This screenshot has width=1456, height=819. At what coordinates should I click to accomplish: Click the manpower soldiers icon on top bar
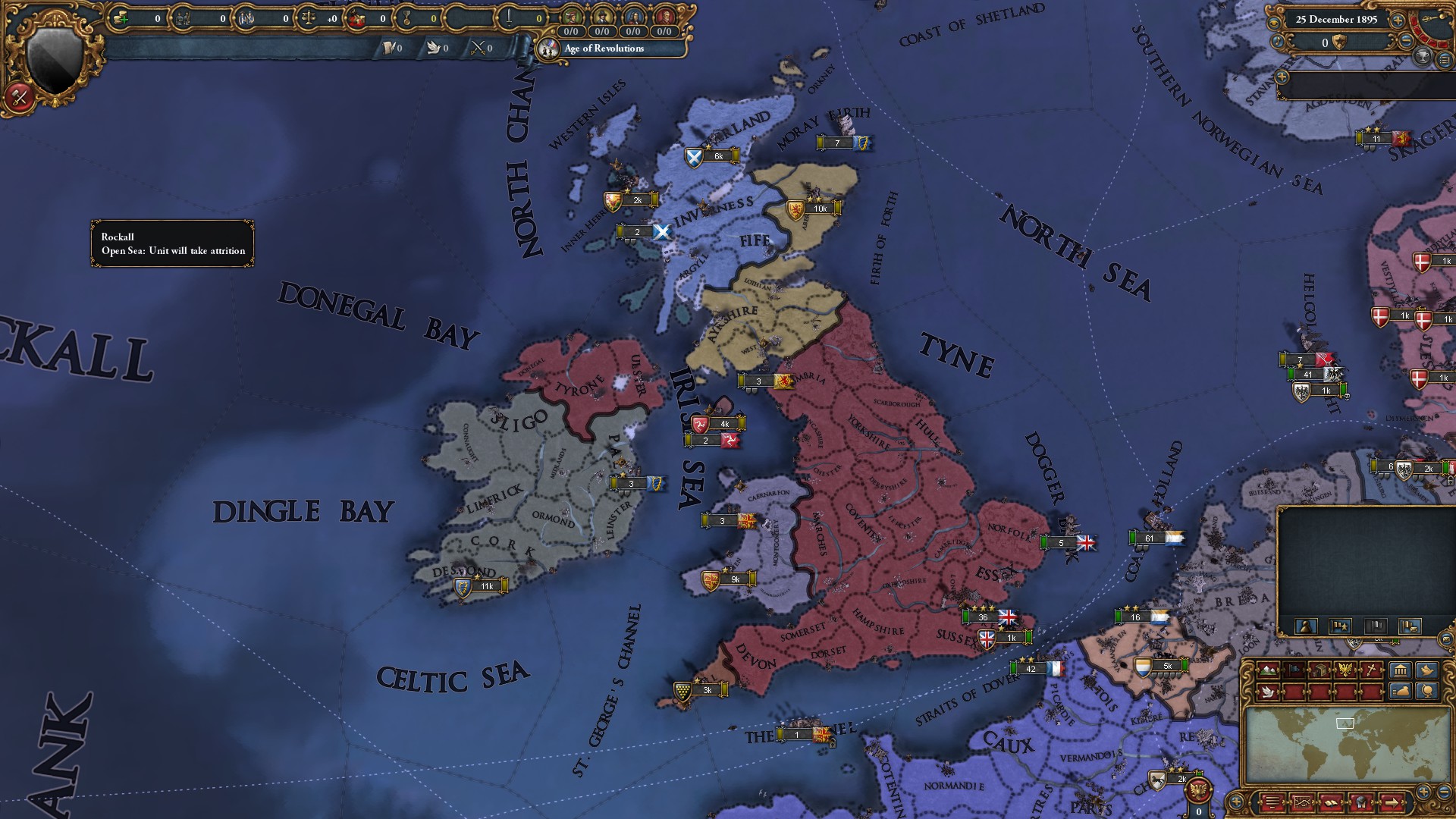click(183, 17)
